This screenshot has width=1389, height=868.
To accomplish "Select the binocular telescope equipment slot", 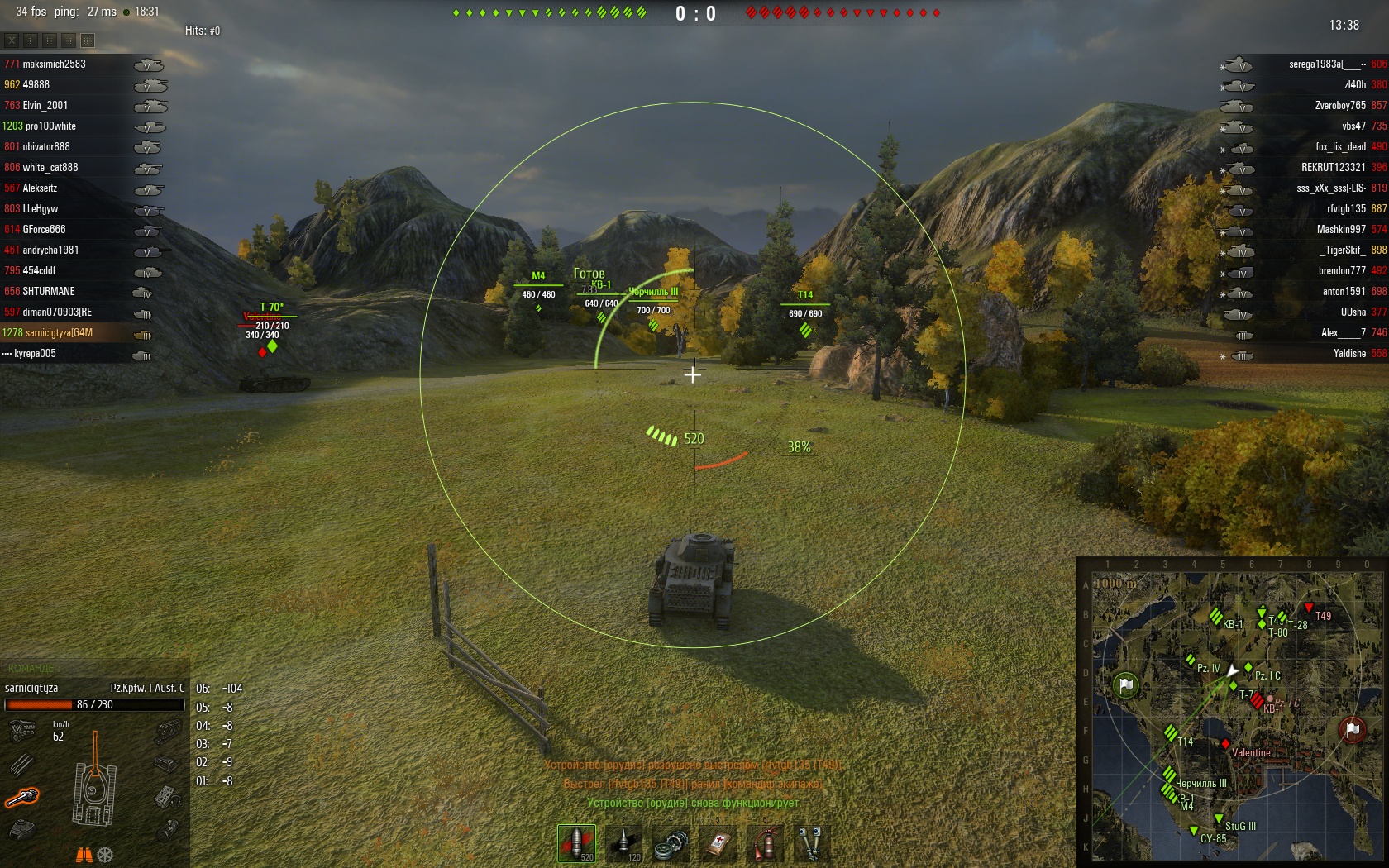I will (812, 843).
